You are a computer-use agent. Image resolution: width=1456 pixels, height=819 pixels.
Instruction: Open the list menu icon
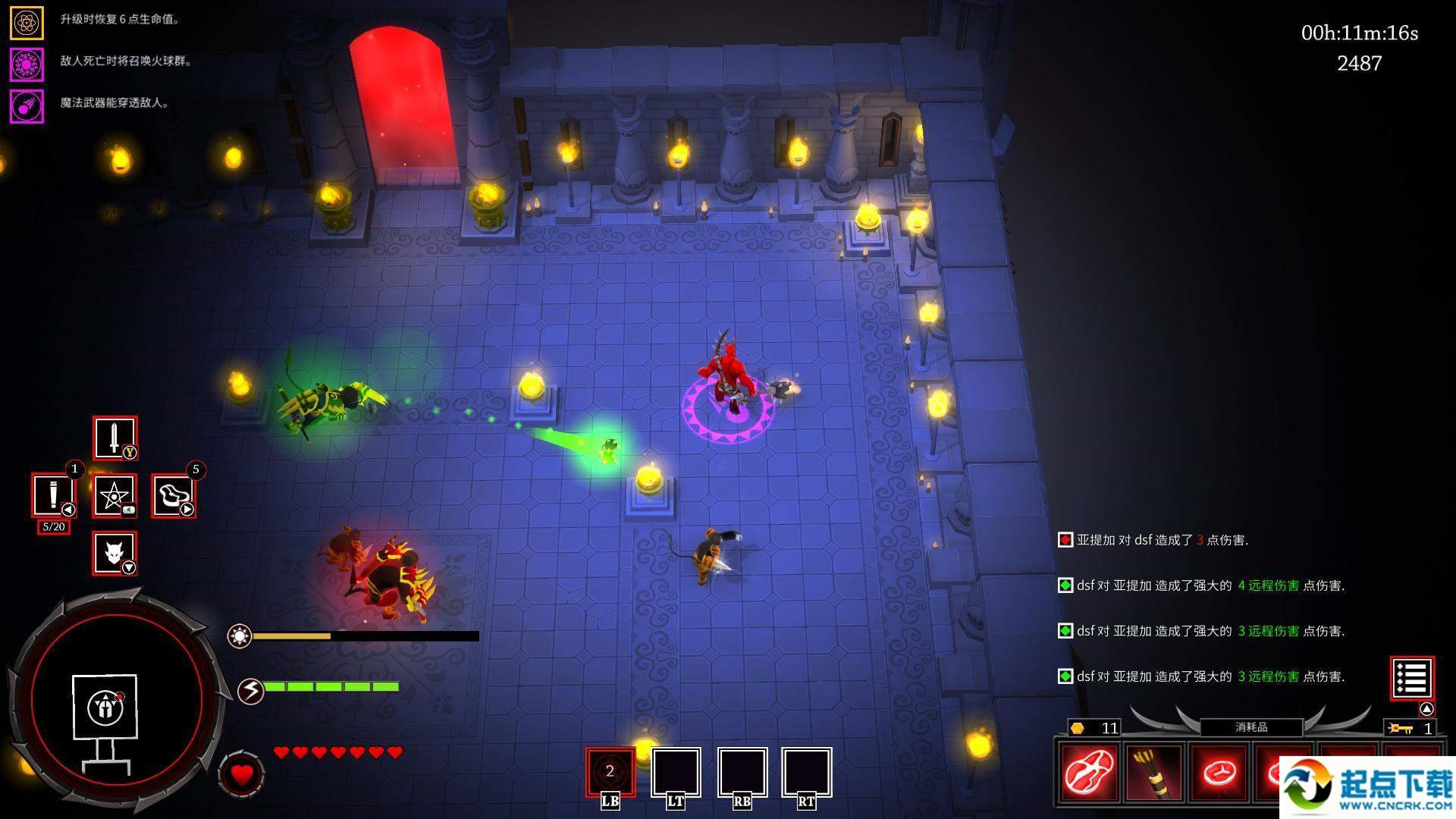(x=1411, y=678)
